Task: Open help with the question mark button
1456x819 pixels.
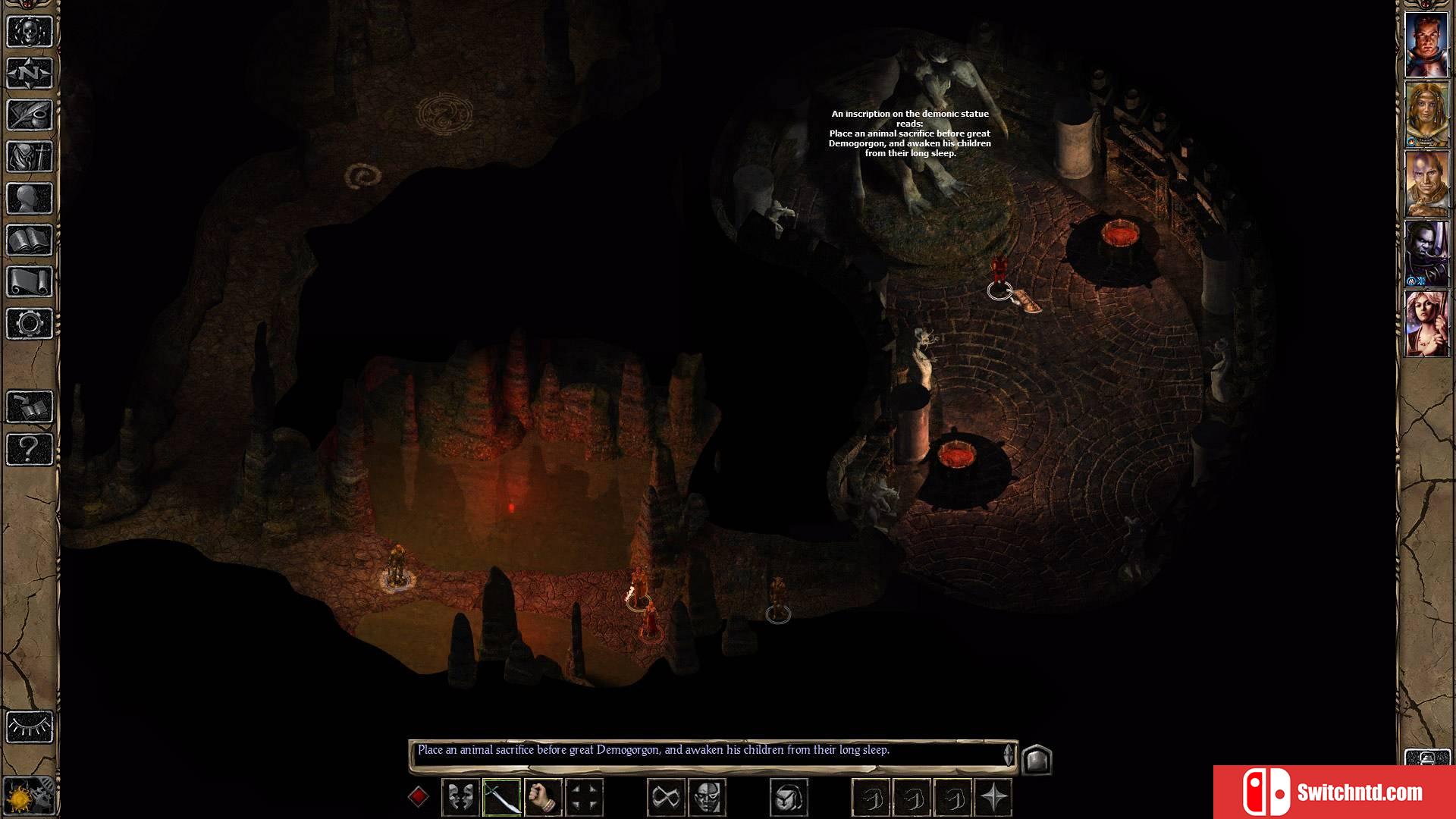Action: [30, 449]
